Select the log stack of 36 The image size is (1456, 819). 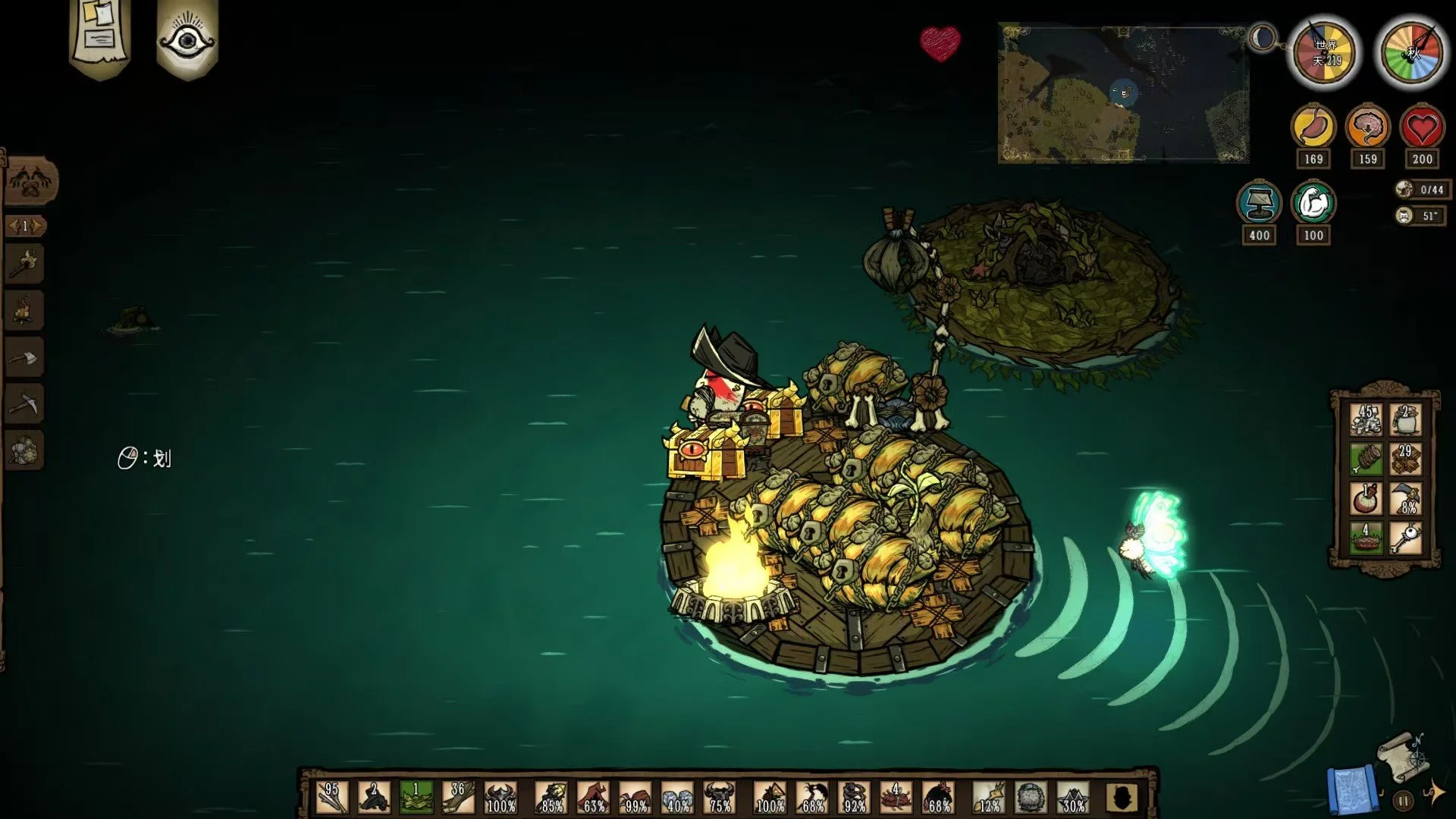[457, 798]
